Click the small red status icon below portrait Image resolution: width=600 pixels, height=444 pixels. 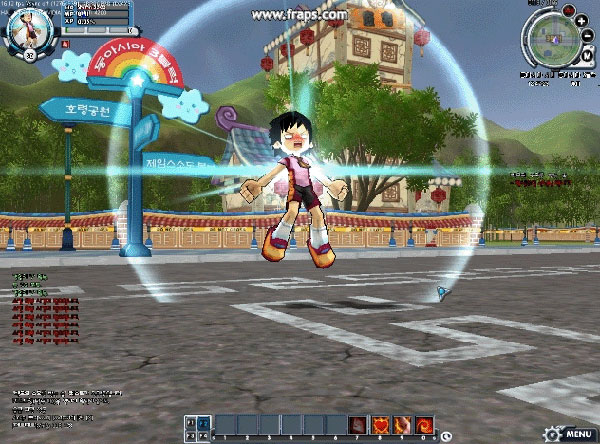click(x=67, y=45)
